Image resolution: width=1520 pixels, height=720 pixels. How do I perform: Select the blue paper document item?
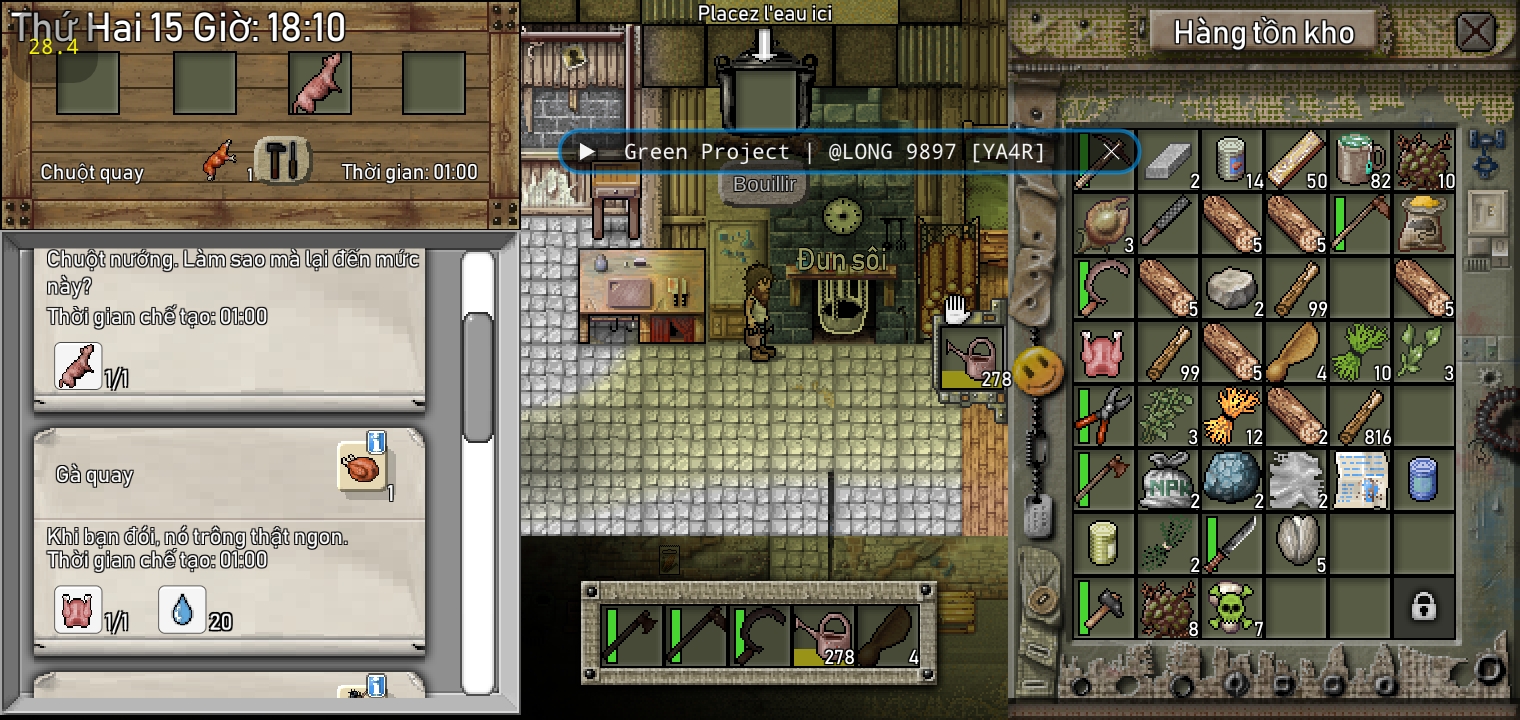point(1360,479)
